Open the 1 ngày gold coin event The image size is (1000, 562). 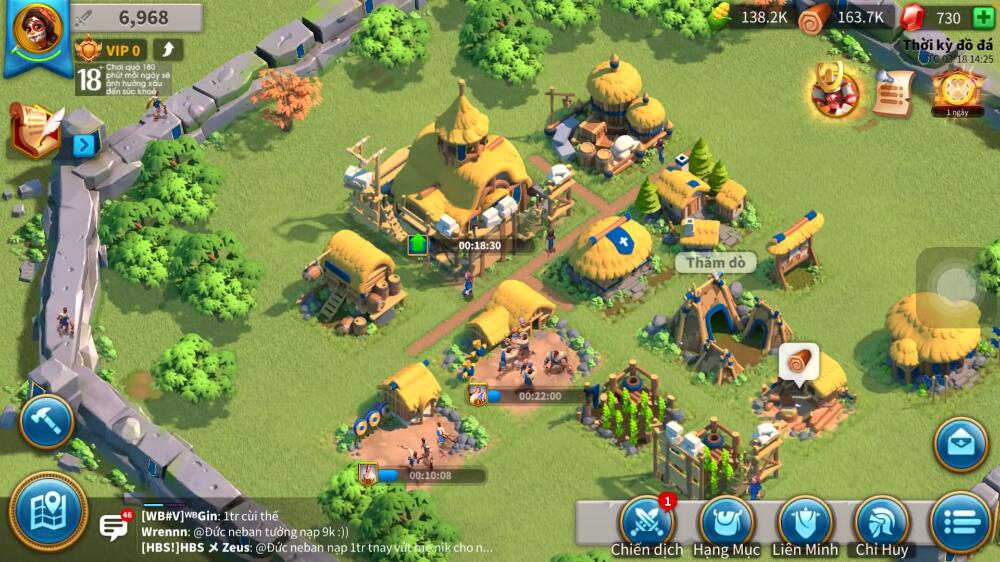[957, 88]
